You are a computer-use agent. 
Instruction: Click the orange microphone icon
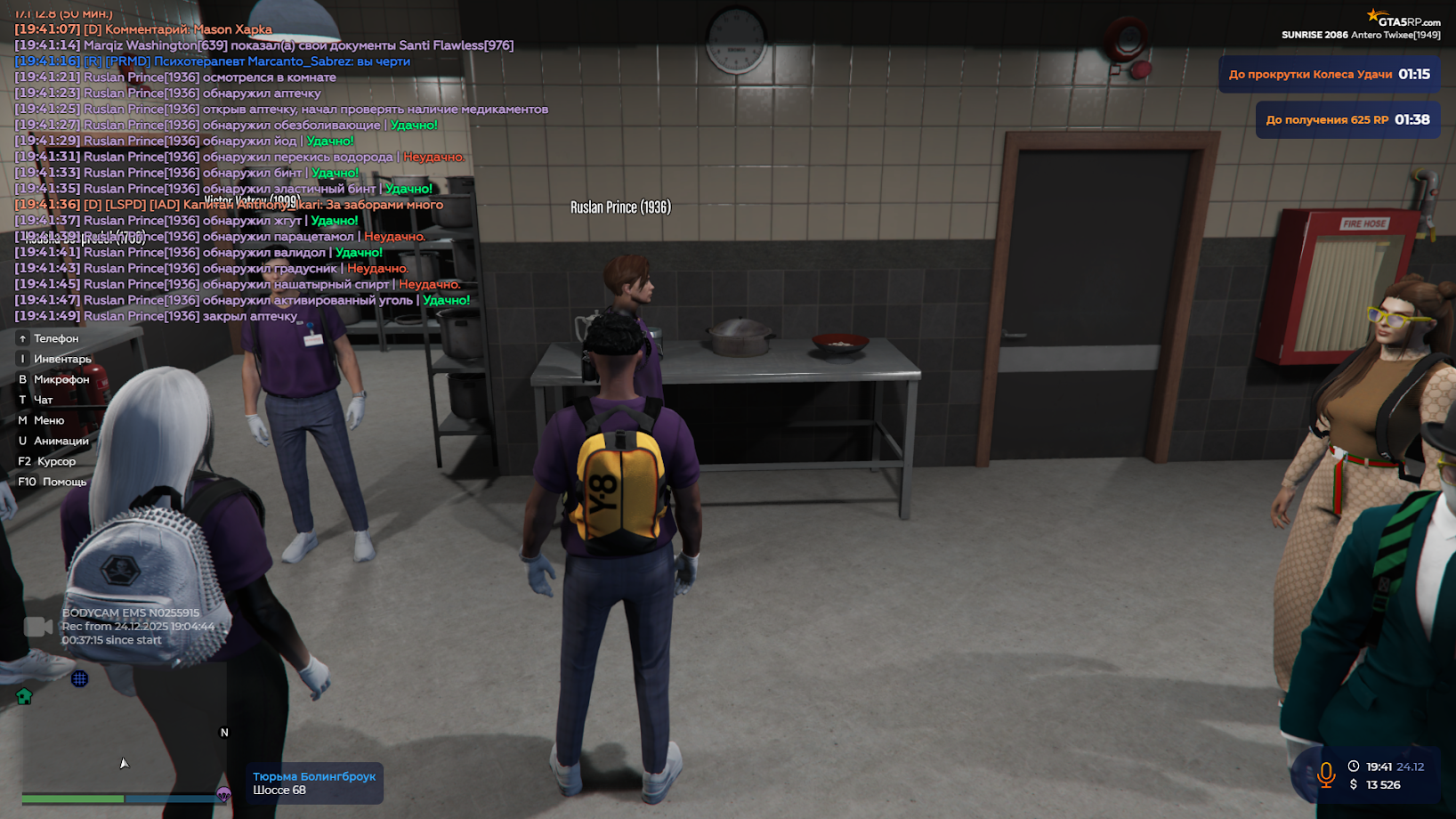[1326, 775]
